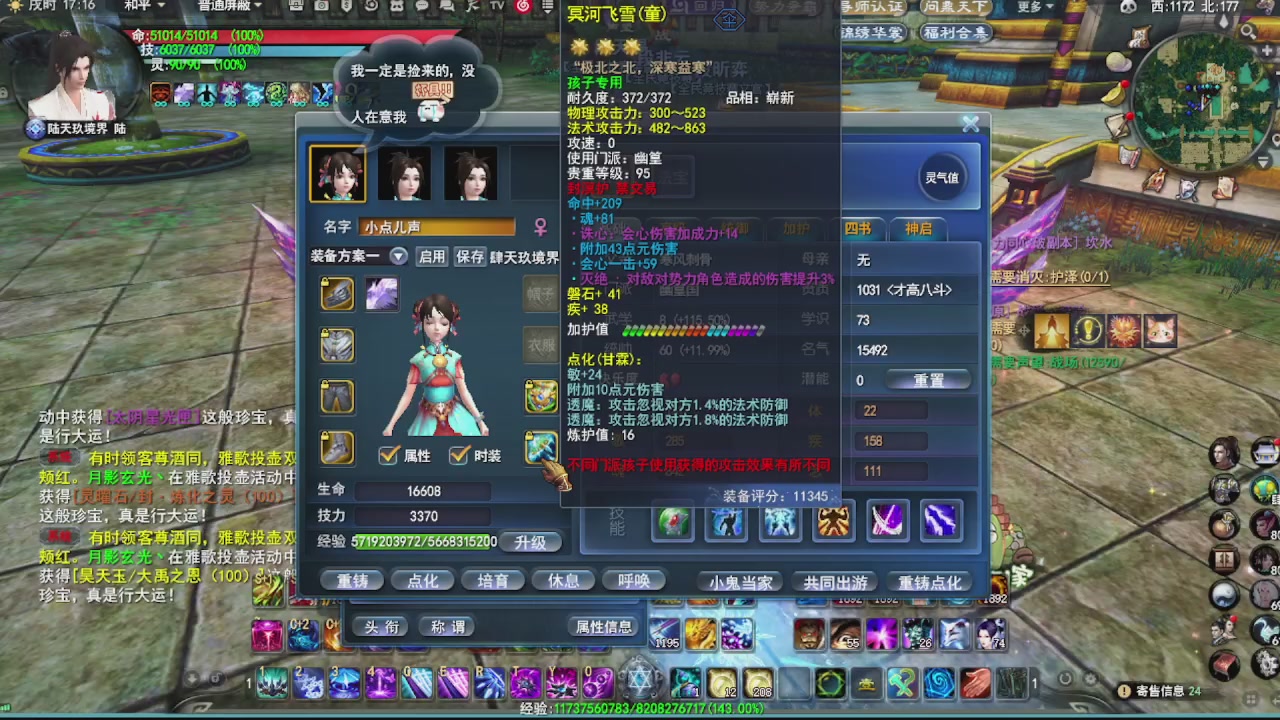1280x720 pixels.
Task: Select the 四书 tab
Action: 858,229
